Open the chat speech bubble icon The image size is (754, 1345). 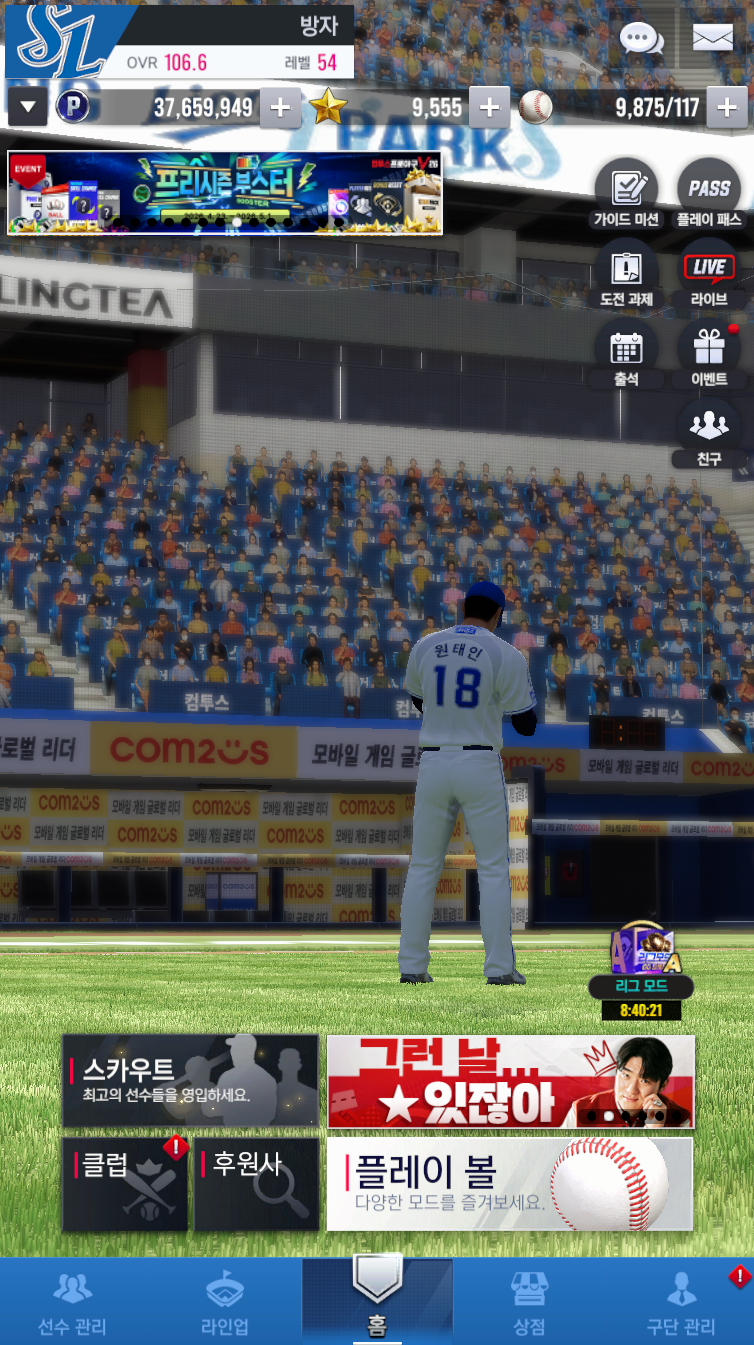coord(641,38)
